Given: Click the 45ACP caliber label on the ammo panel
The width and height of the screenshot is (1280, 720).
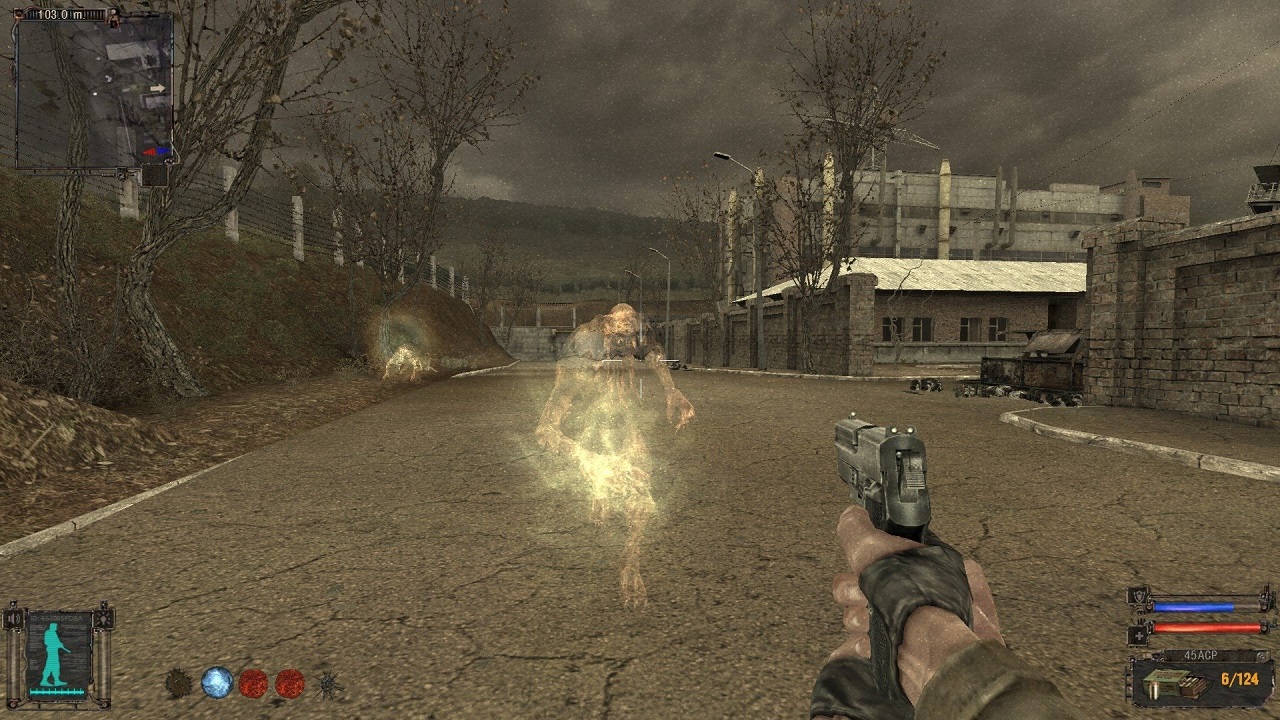Looking at the screenshot, I should click(1202, 654).
